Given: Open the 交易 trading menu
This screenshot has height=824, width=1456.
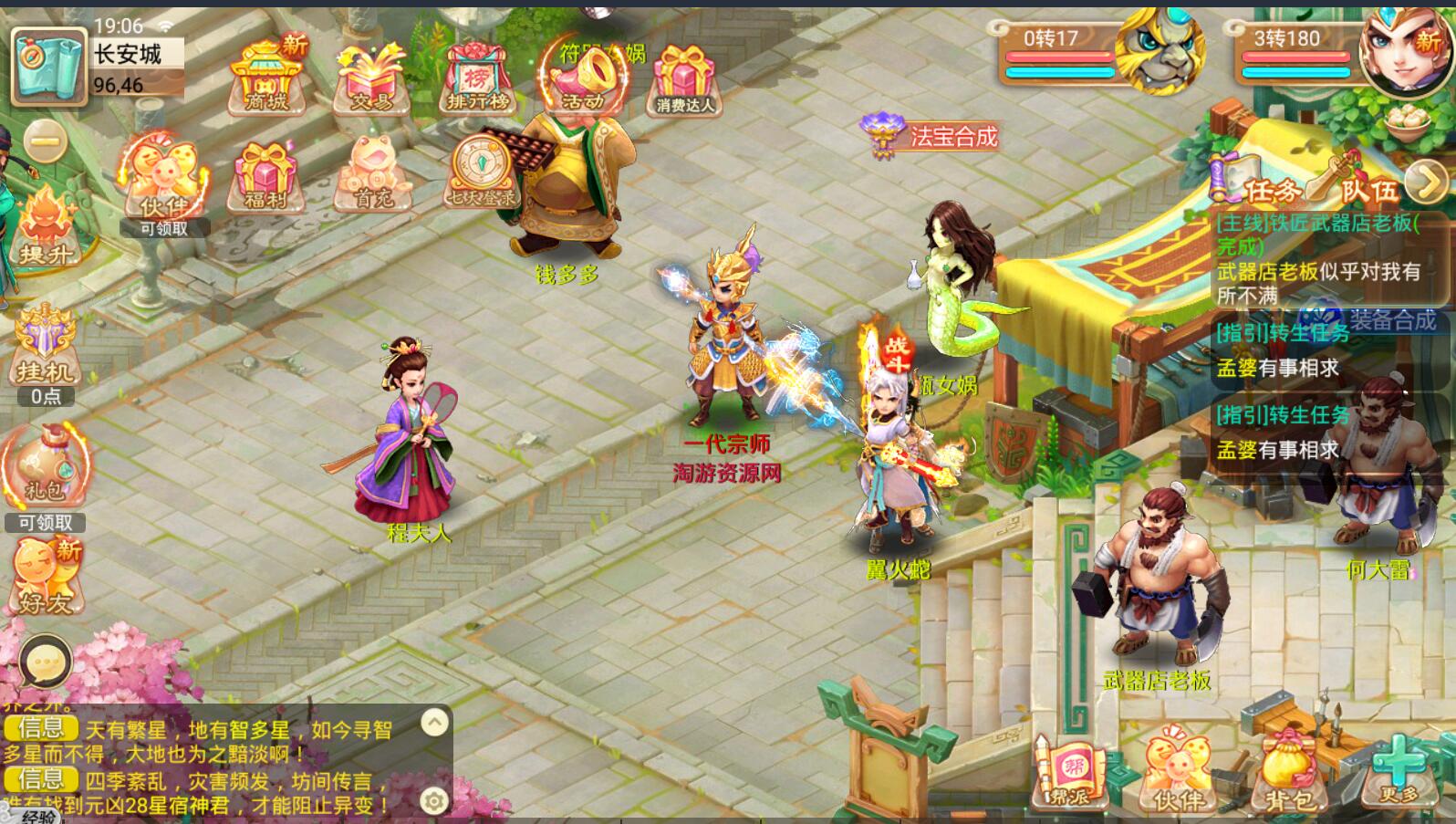Looking at the screenshot, I should point(370,78).
